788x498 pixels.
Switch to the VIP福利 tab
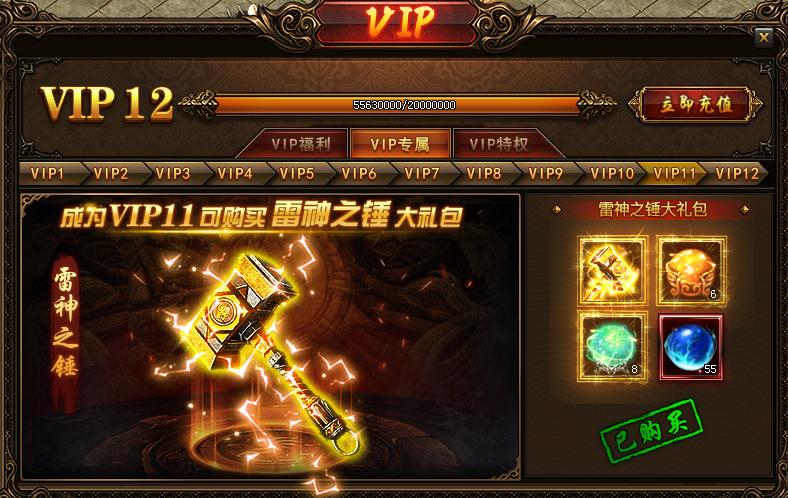pos(307,144)
